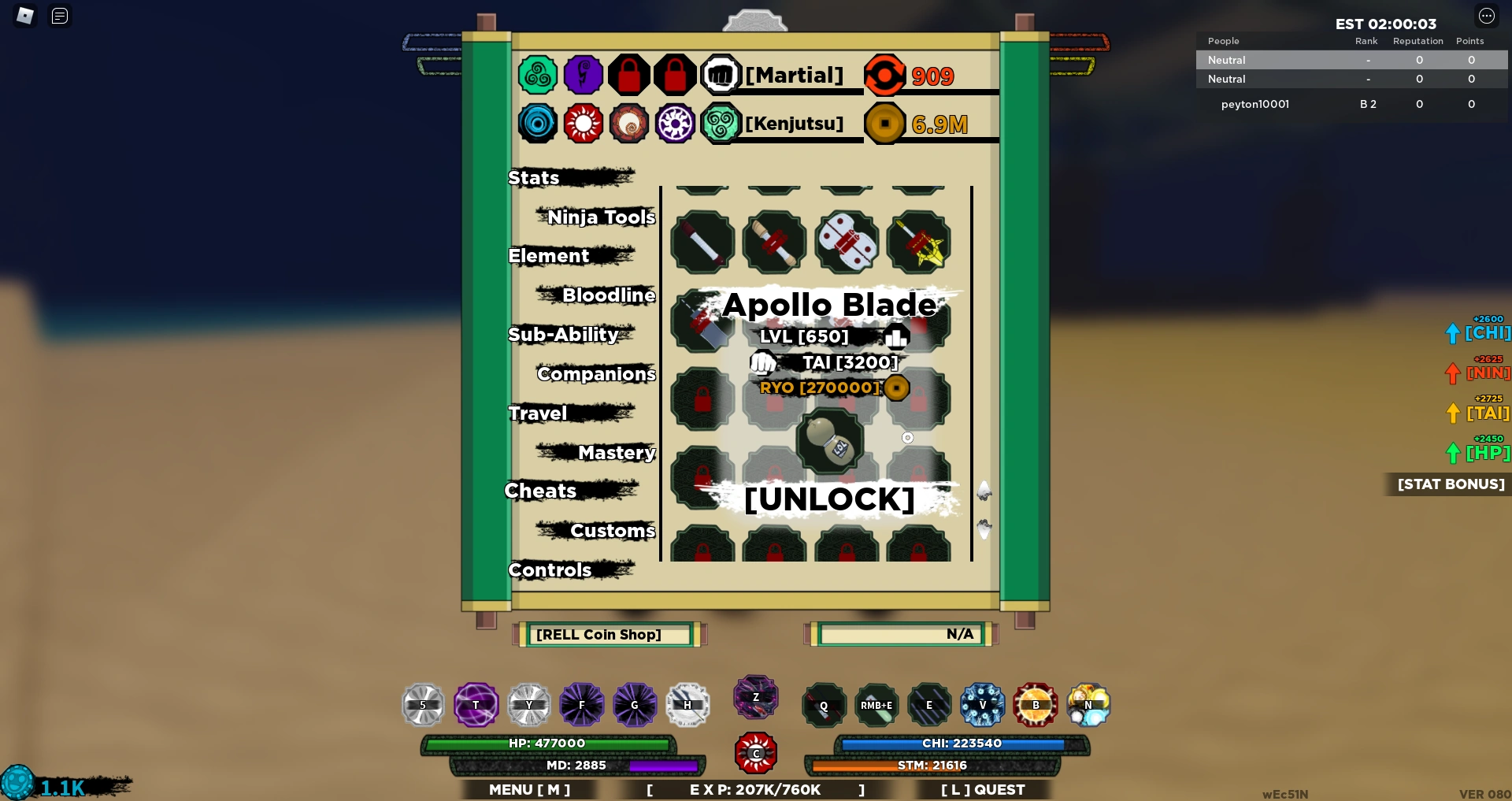The width and height of the screenshot is (1512, 801).
Task: Open the RELL Coin counter icon
Action: point(885,75)
